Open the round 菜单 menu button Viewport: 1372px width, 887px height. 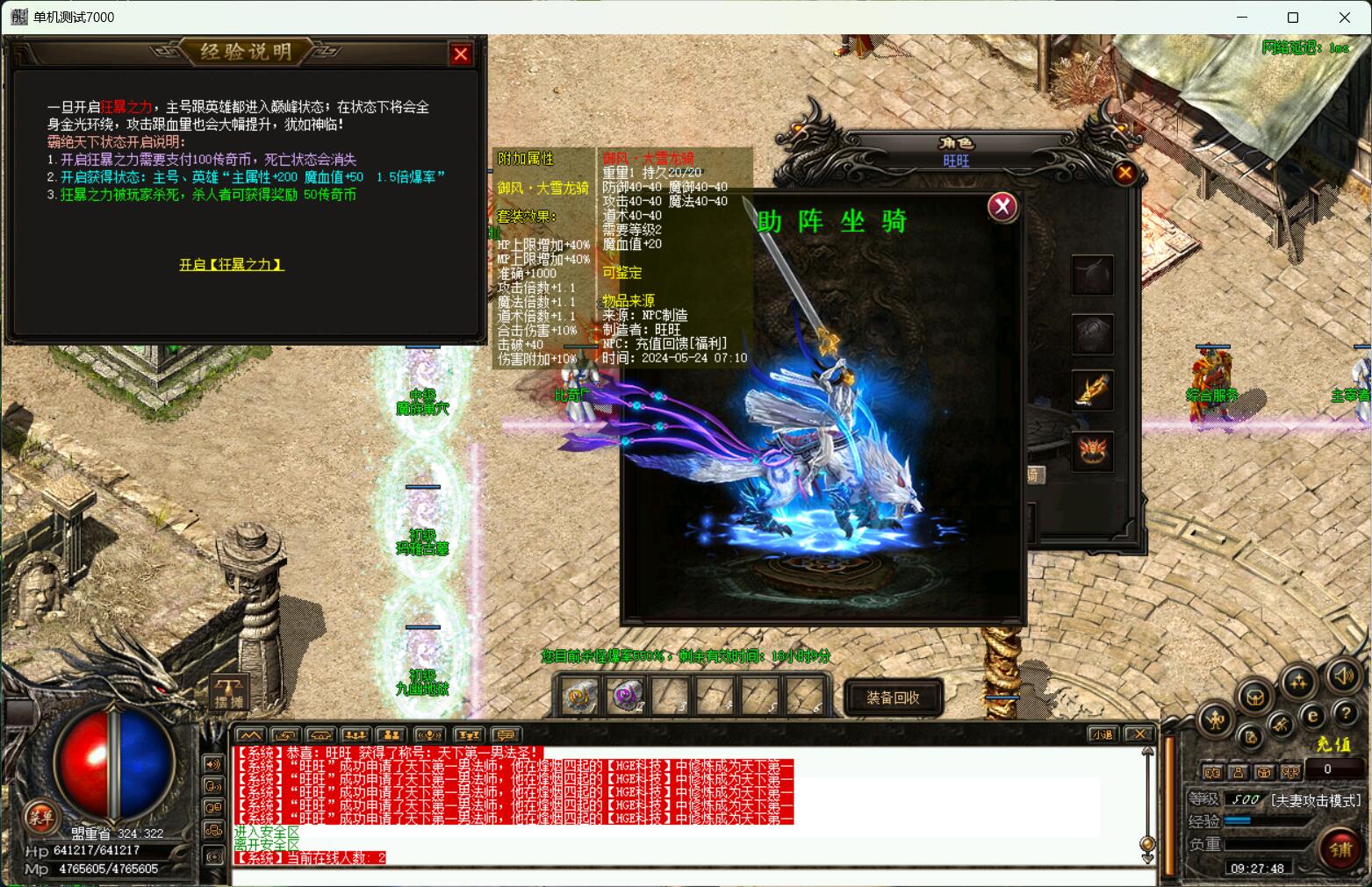40,818
